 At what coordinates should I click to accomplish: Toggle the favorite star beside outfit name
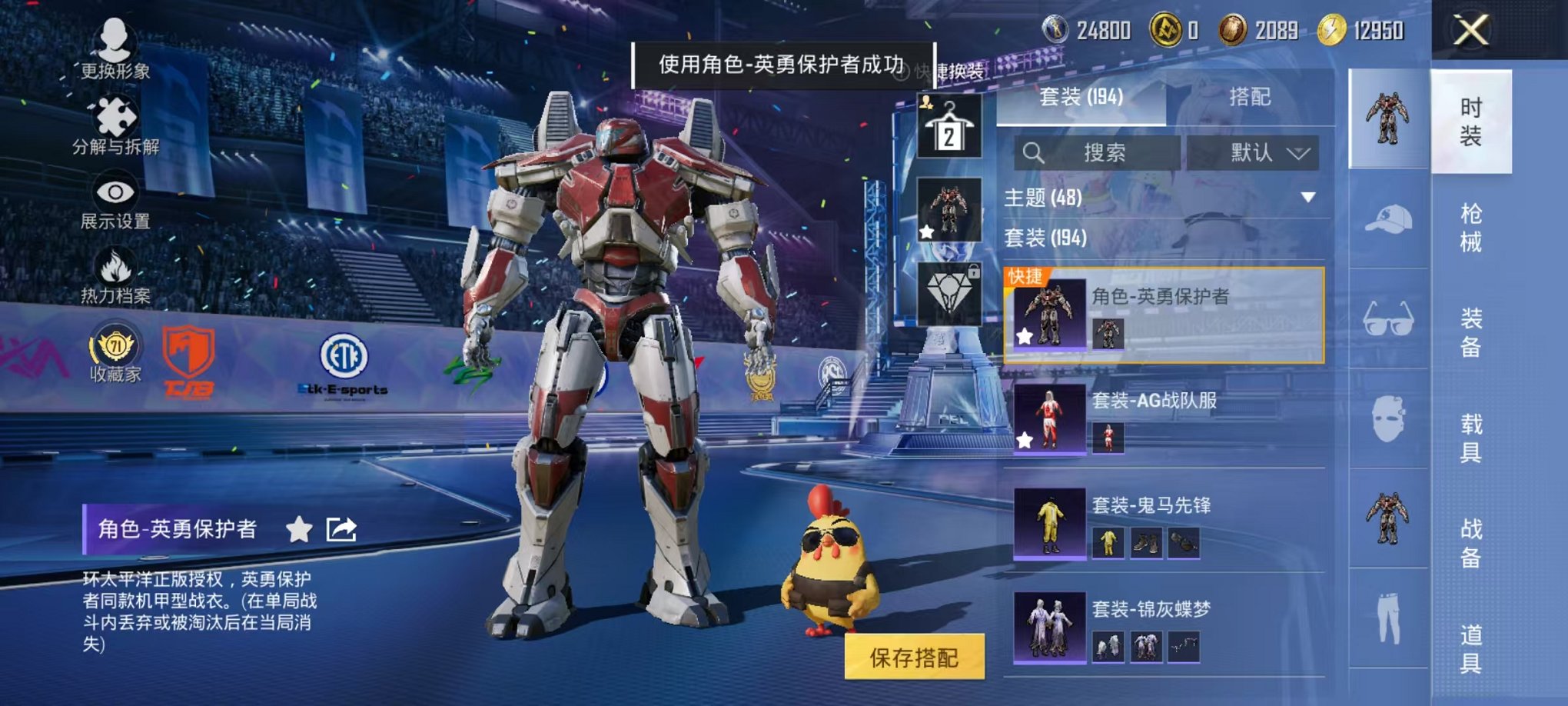point(299,529)
